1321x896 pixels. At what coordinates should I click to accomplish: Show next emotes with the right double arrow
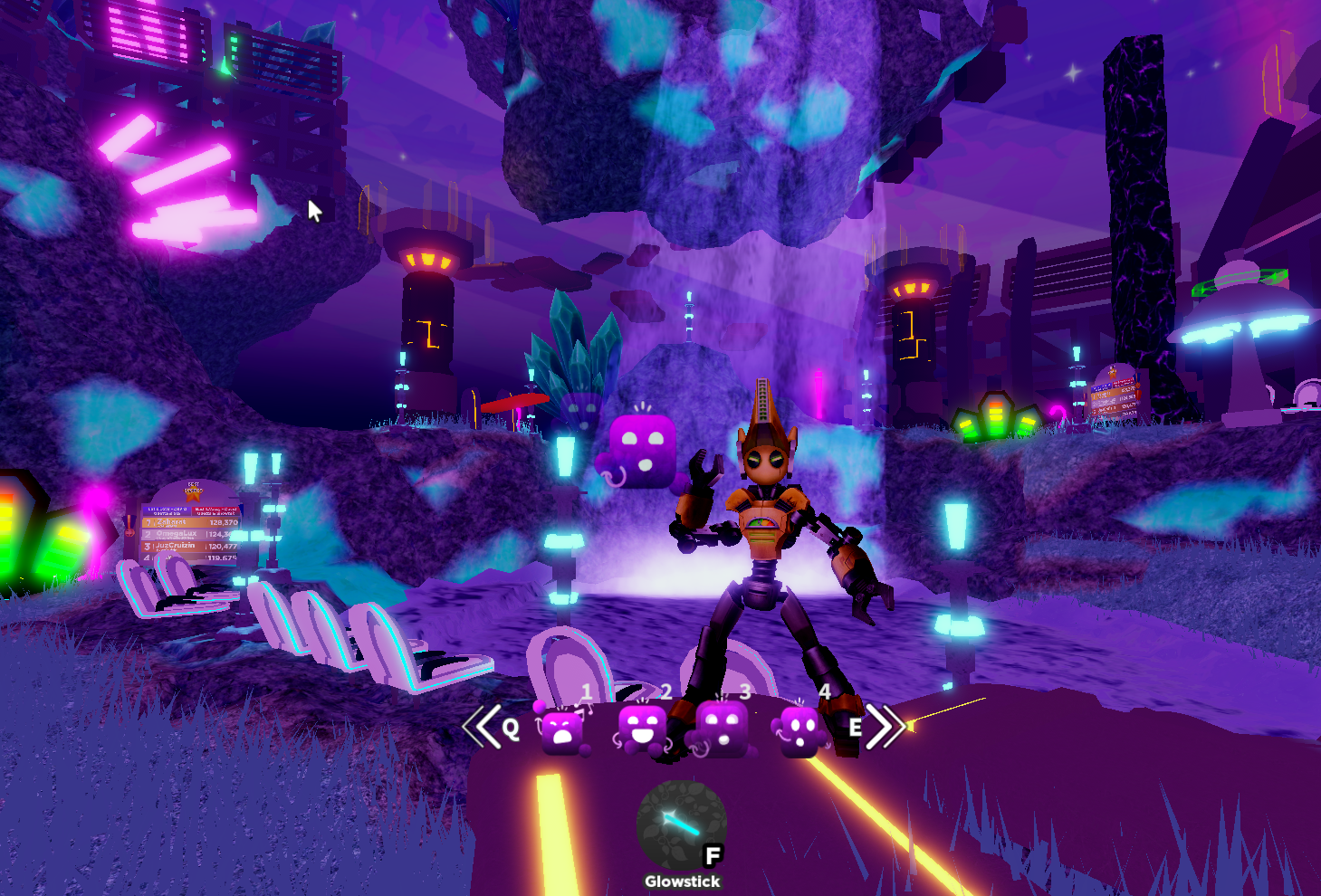[885, 726]
